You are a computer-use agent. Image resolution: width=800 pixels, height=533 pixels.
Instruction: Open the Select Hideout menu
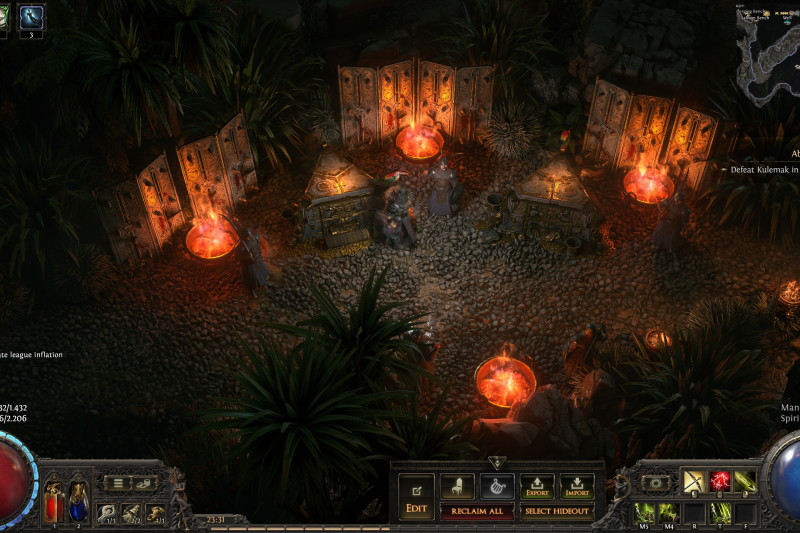(x=557, y=512)
